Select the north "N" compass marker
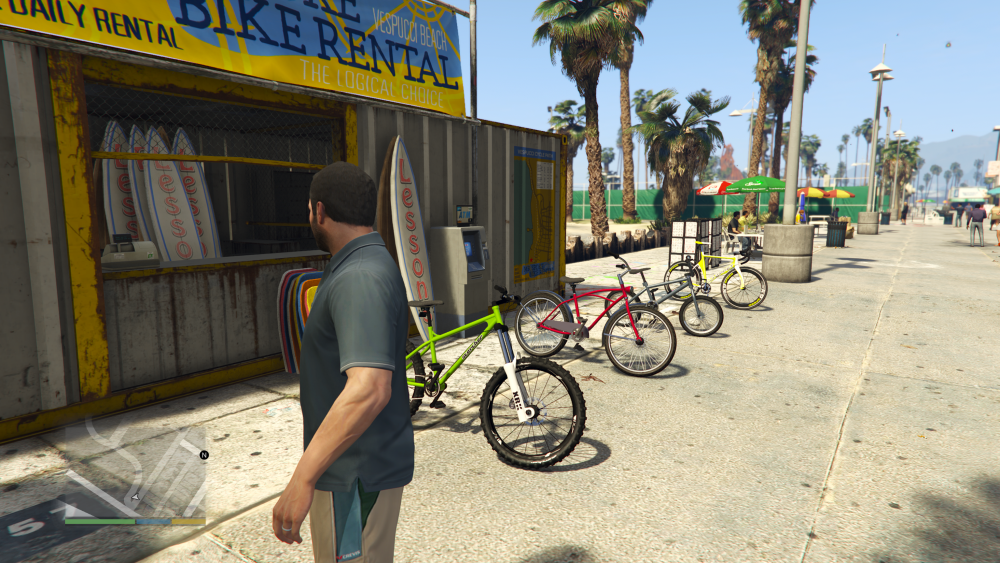This screenshot has width=1000, height=563. tap(204, 455)
